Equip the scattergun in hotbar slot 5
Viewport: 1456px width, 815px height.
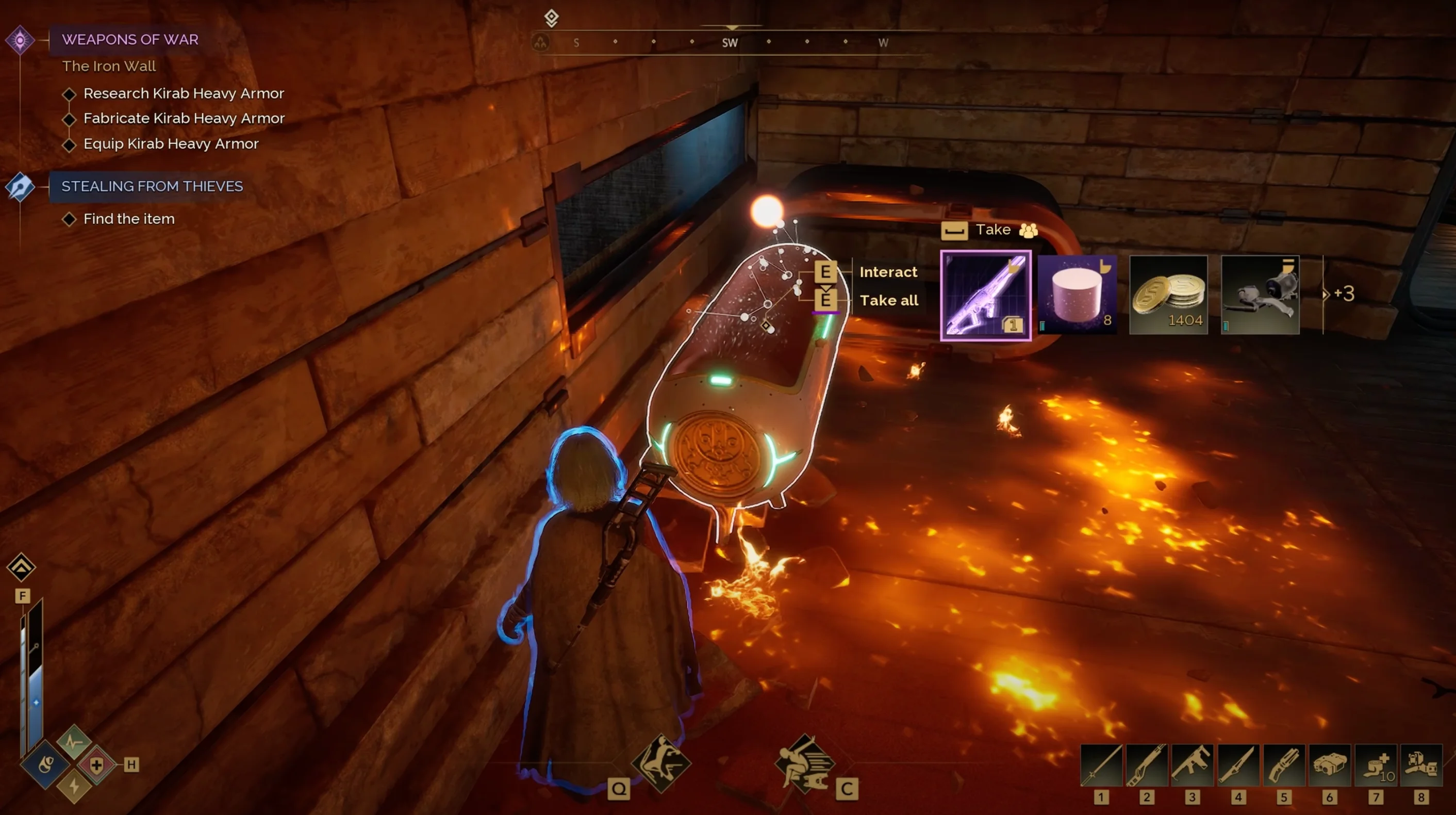[x=1284, y=765]
